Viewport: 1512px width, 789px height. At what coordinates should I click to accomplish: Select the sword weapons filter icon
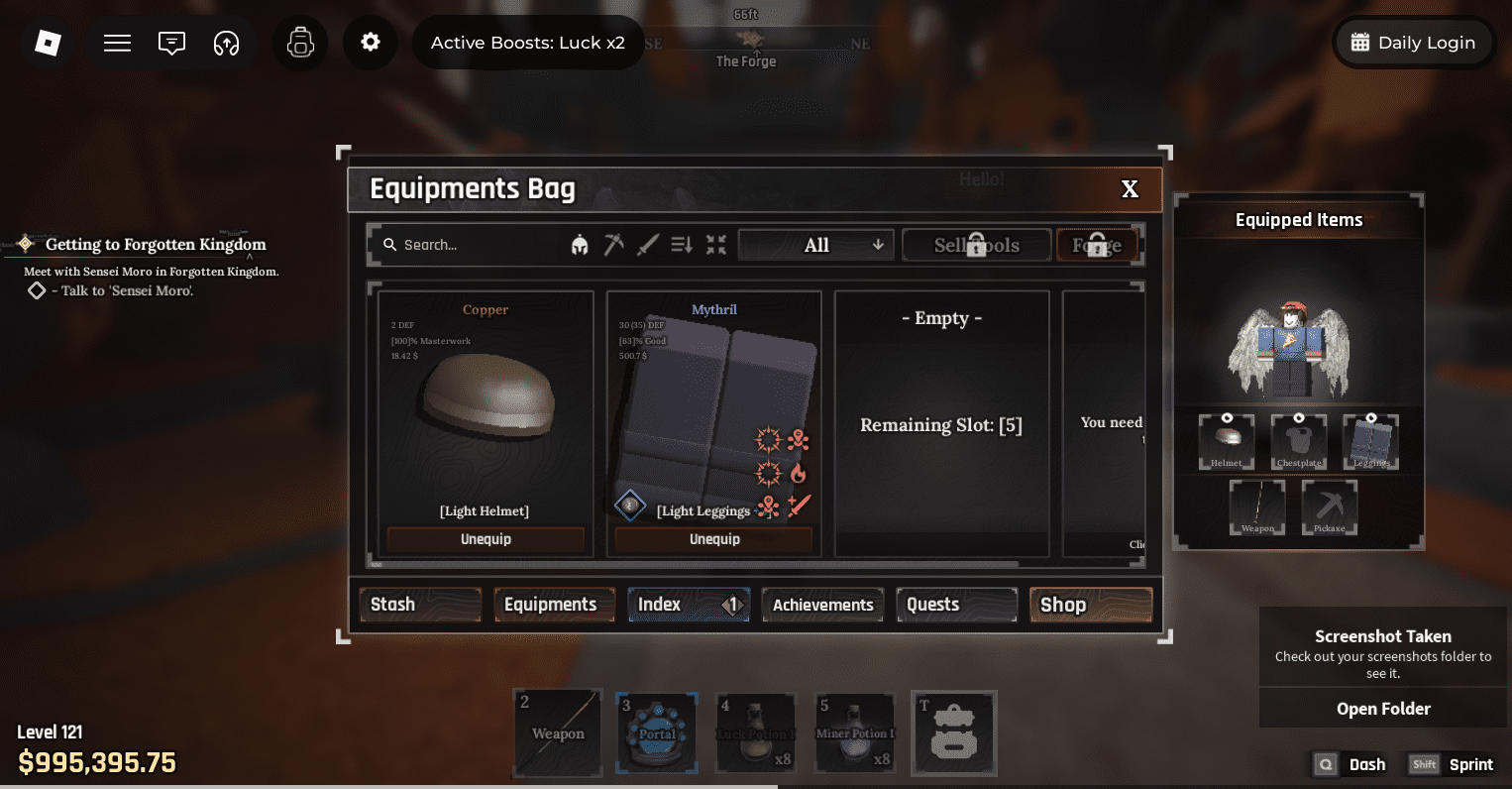pyautogui.click(x=647, y=244)
